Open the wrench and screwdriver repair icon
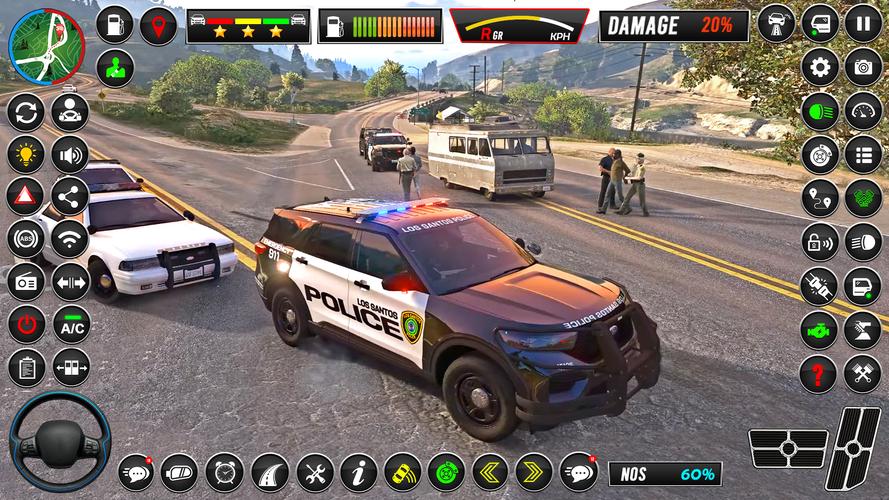 314,471
